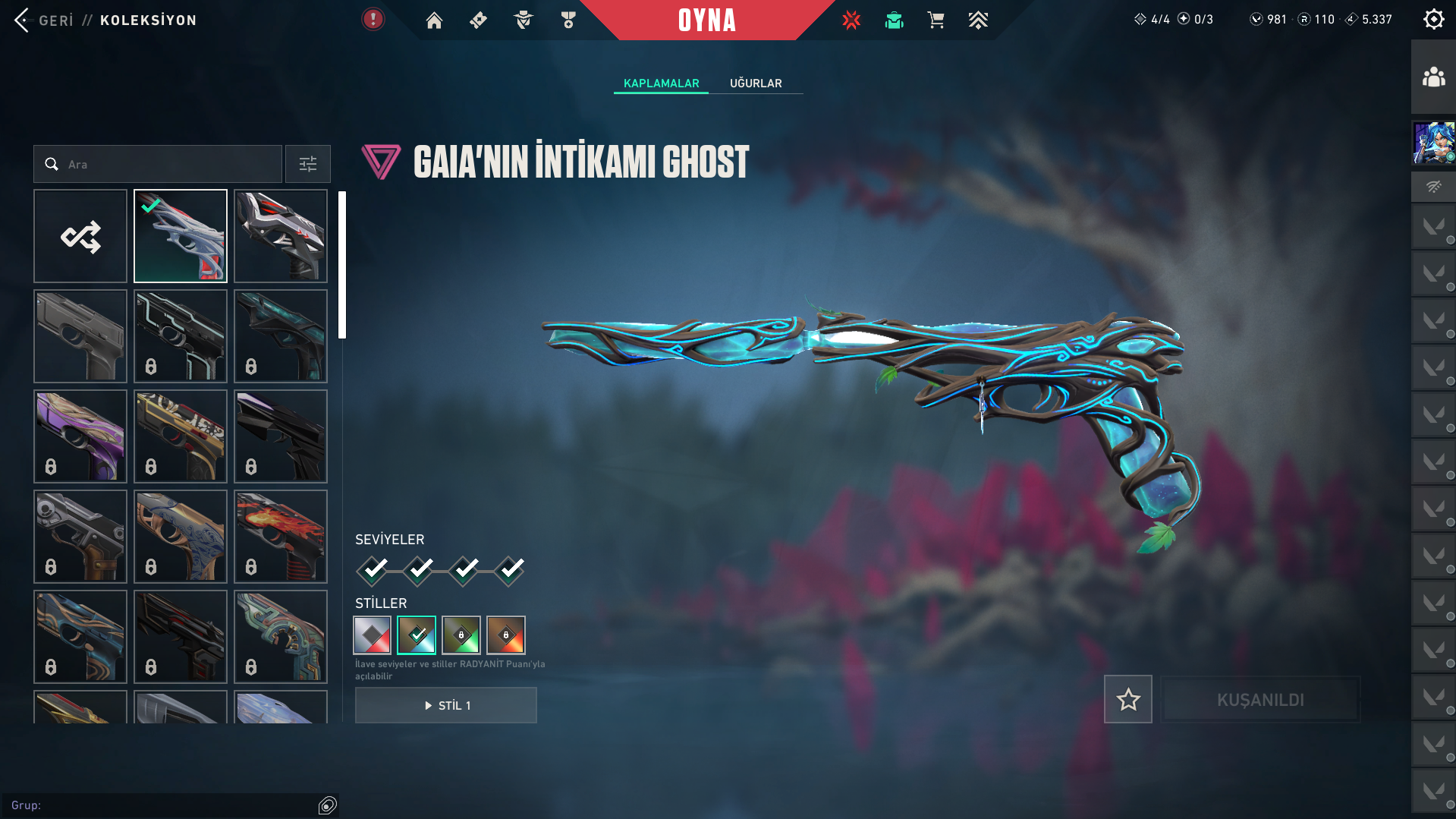1456x819 pixels.
Task: Switch to the UĞURLAR tab
Action: (756, 83)
